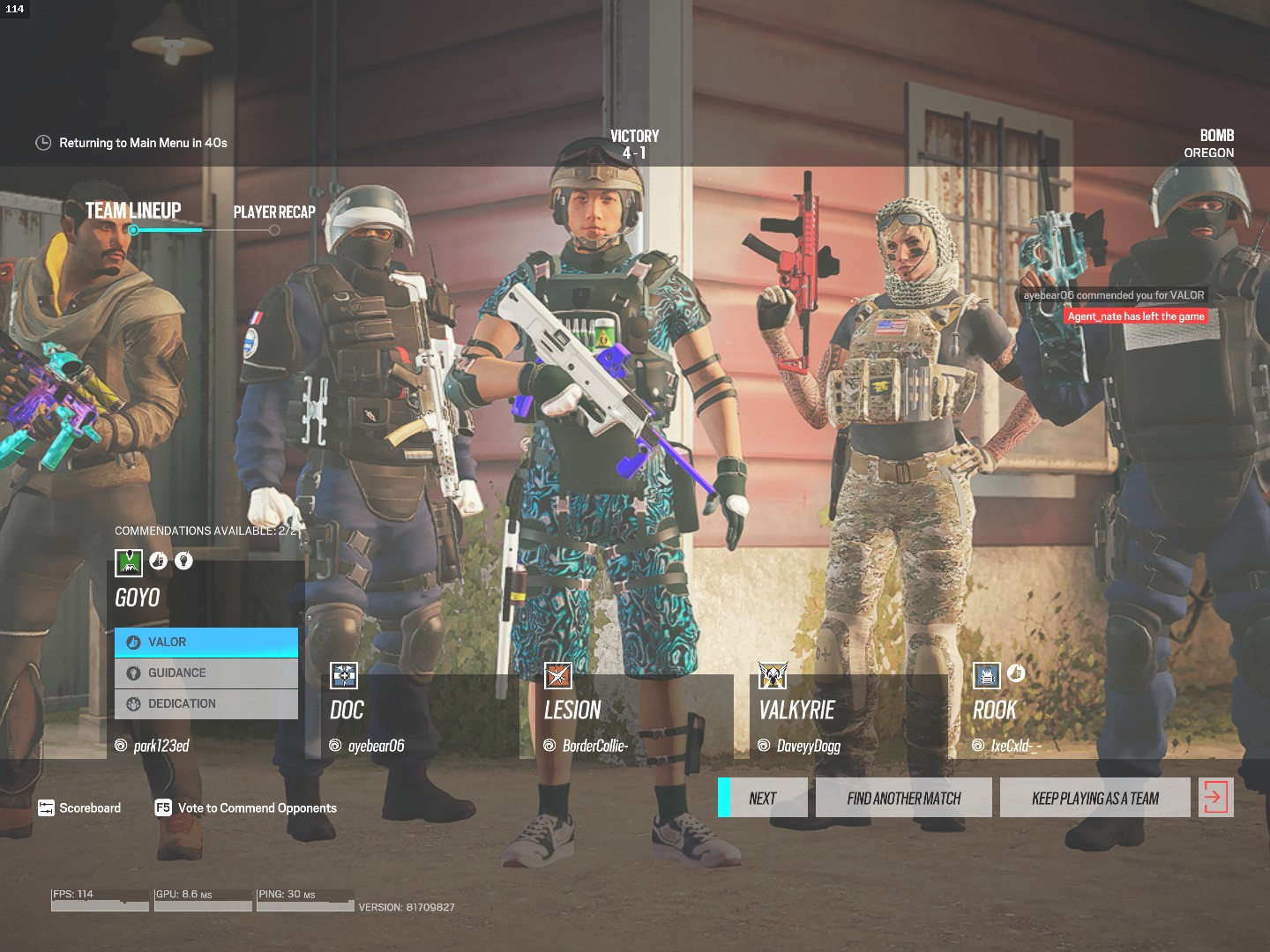This screenshot has height=952, width=1270.
Task: Pick the Dedication commendation option
Action: (x=206, y=704)
